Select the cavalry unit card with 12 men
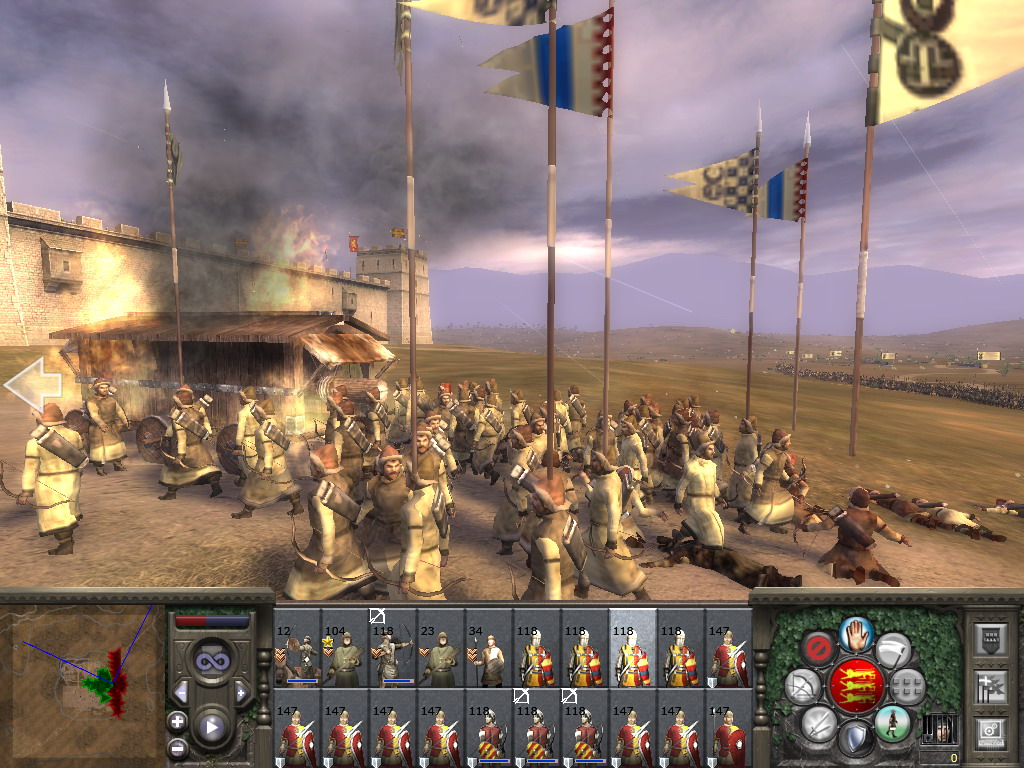Image resolution: width=1024 pixels, height=768 pixels. pos(297,650)
